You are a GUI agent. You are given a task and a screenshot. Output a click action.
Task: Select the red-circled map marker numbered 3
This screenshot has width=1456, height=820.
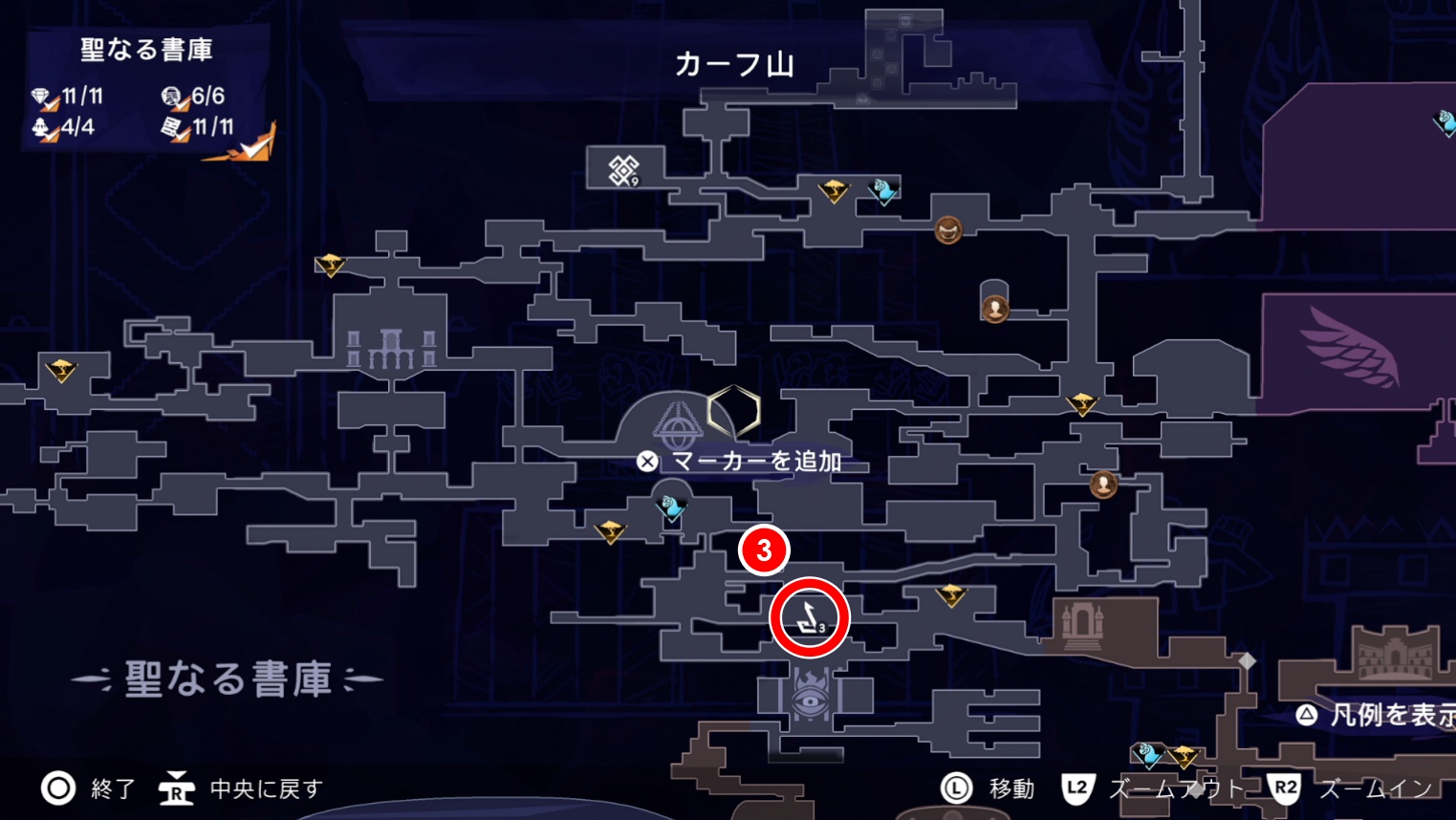809,617
